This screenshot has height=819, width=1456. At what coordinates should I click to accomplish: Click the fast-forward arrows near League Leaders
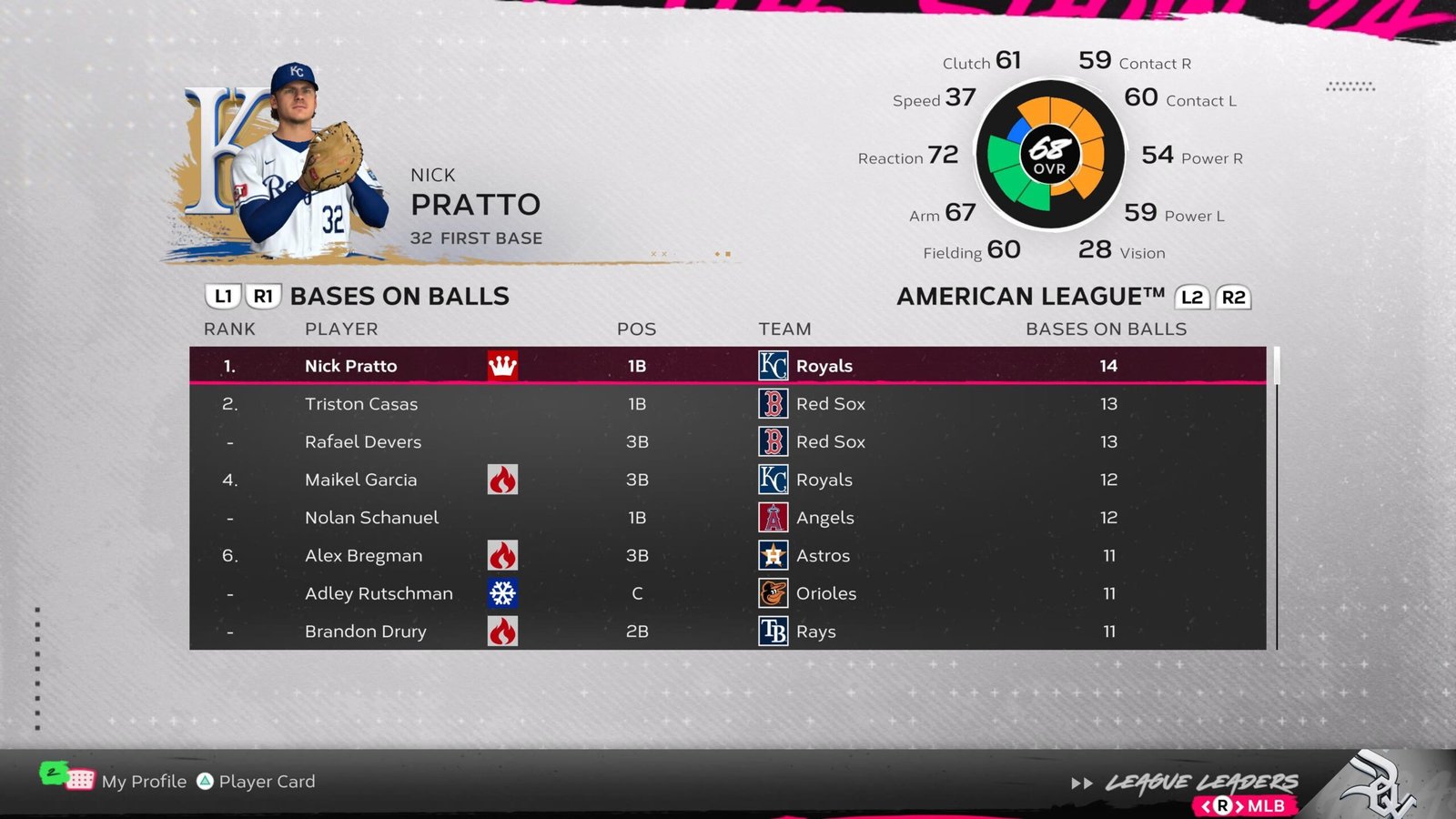[1084, 781]
